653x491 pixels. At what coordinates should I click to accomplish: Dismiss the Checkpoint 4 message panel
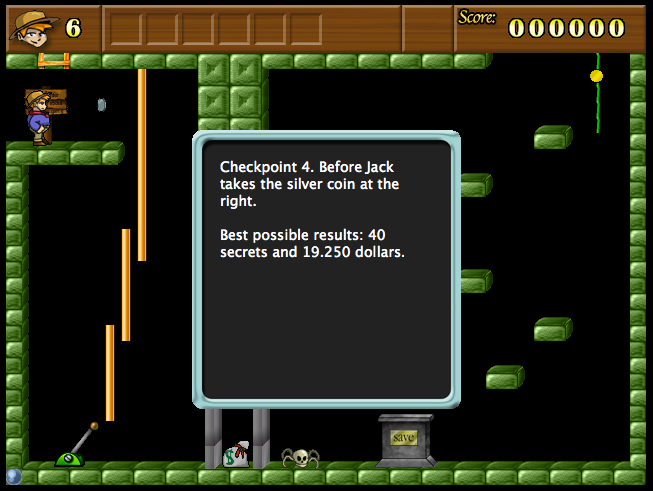point(326,268)
